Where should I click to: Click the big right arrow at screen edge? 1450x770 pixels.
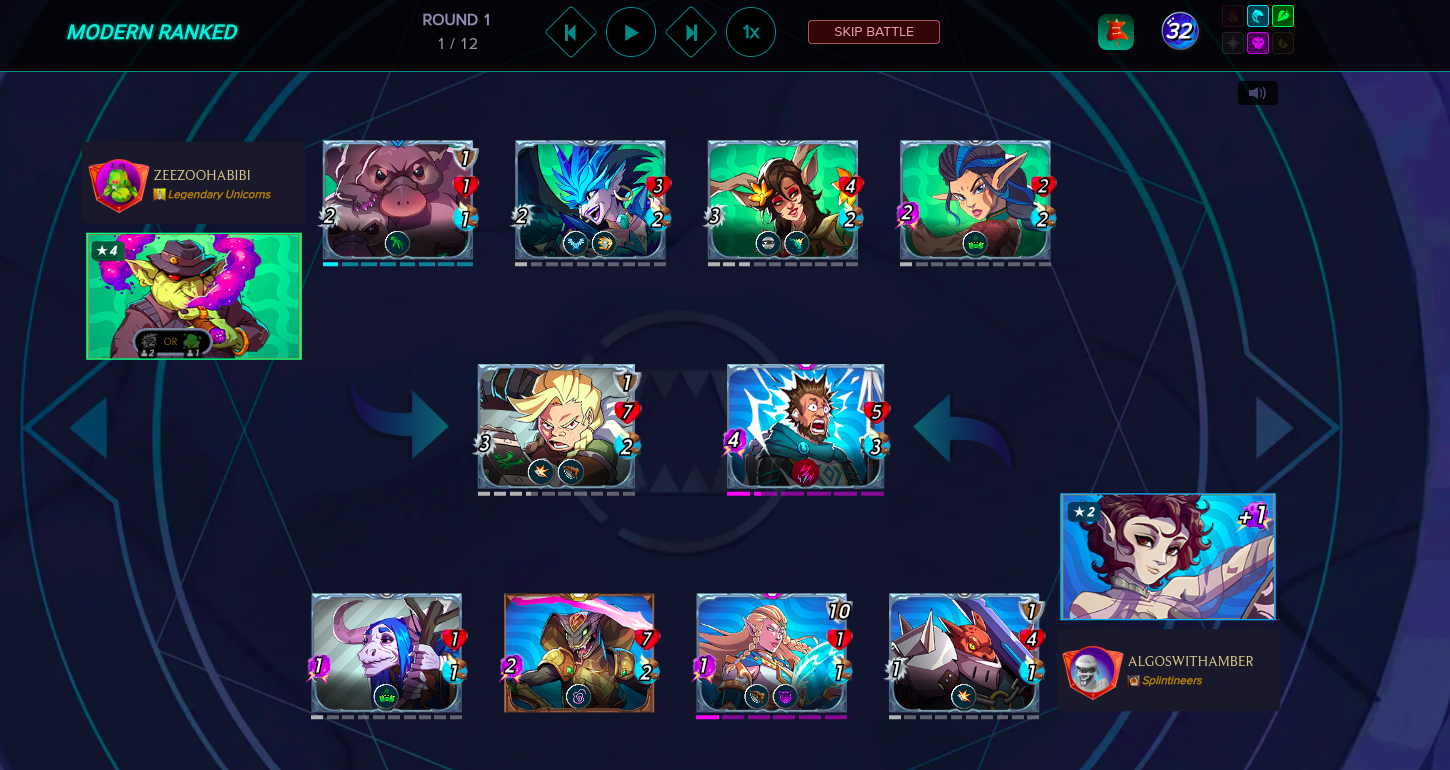click(1274, 428)
